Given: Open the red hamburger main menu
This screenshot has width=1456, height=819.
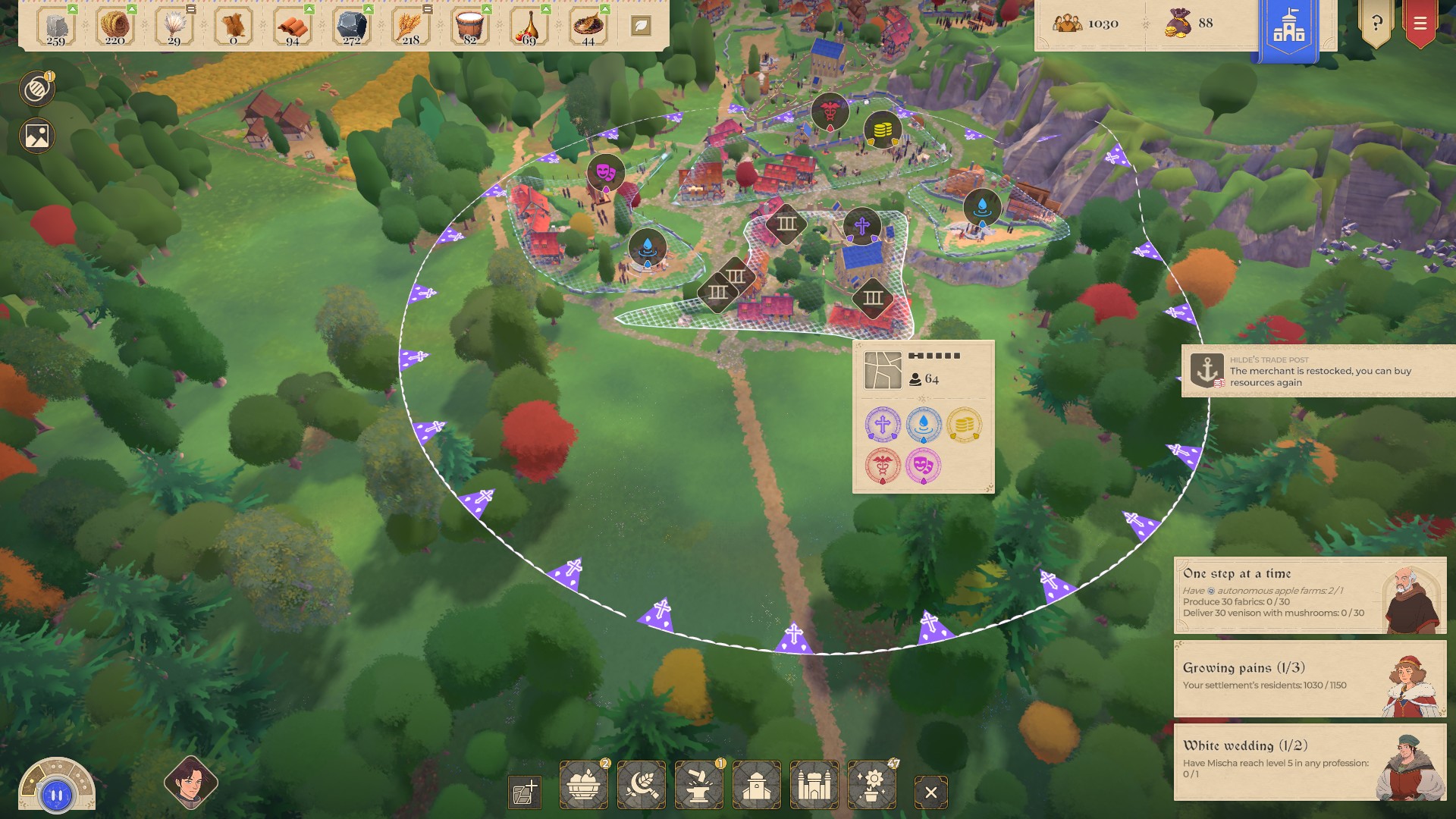Looking at the screenshot, I should click(1420, 24).
